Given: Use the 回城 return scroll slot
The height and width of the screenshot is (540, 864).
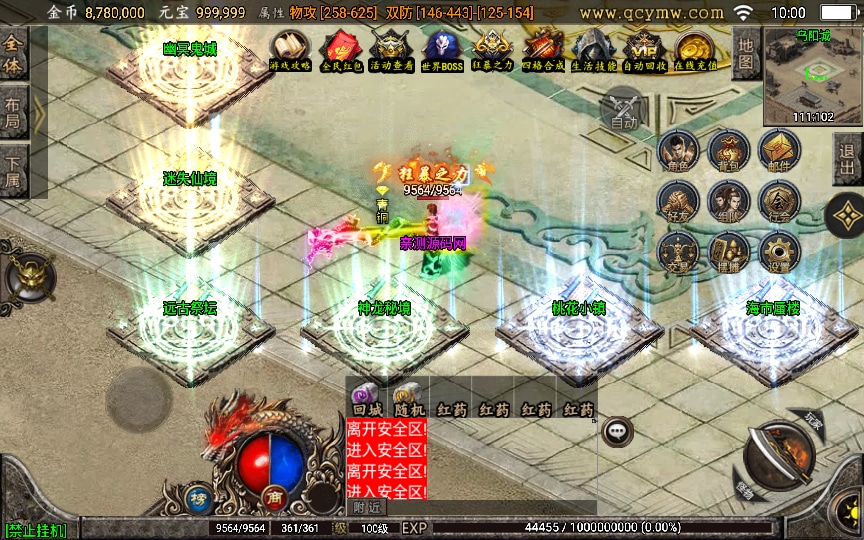Looking at the screenshot, I should coord(364,400).
